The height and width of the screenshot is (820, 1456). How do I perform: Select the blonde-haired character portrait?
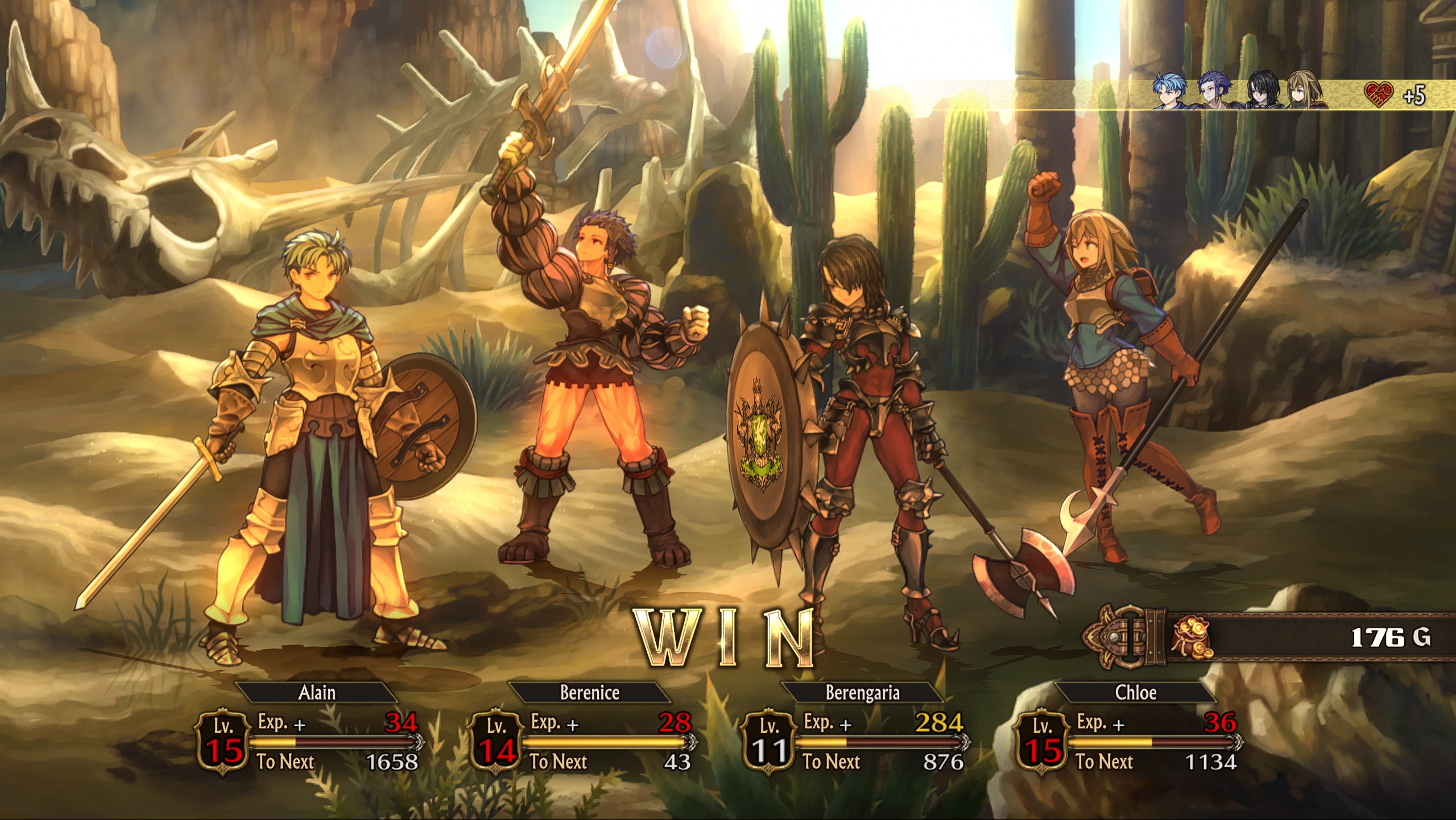(1306, 92)
